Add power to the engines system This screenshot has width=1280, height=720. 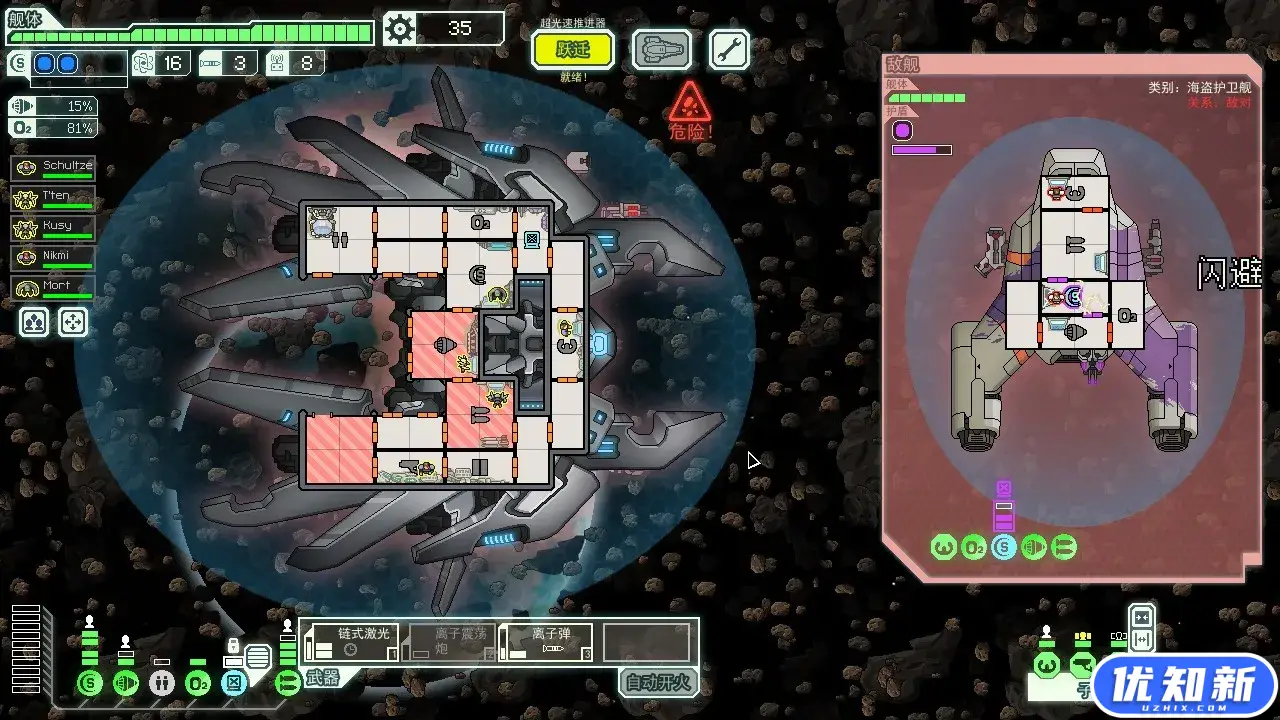[x=126, y=684]
